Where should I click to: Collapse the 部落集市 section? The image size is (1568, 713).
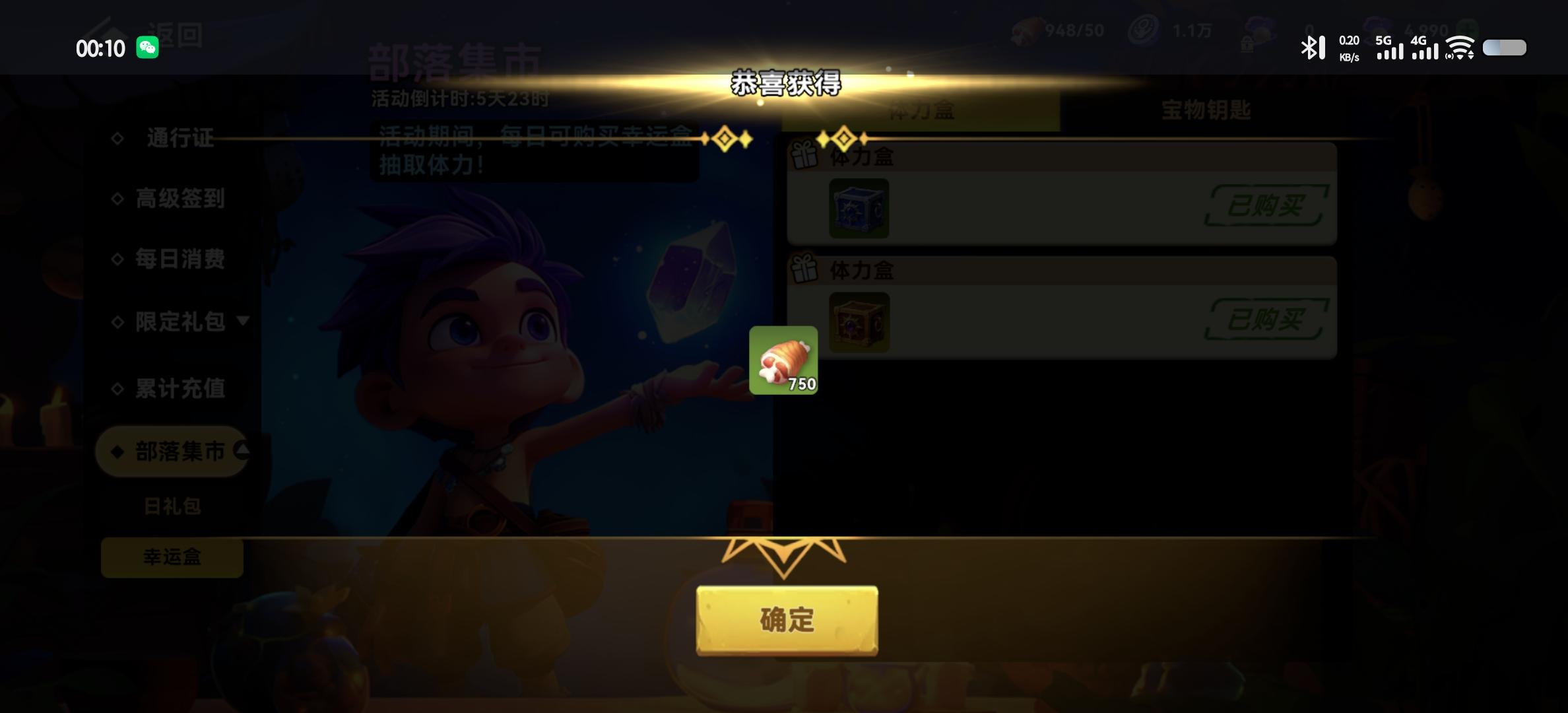[244, 451]
